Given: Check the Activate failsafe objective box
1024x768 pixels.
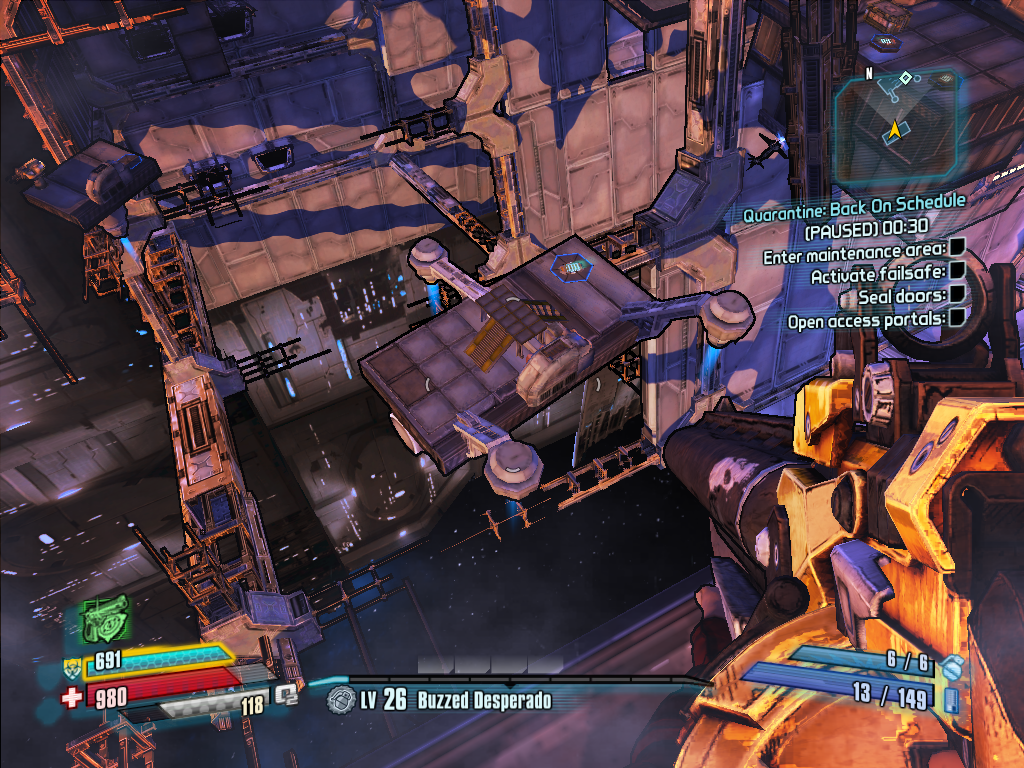Looking at the screenshot, I should pyautogui.click(x=957, y=271).
